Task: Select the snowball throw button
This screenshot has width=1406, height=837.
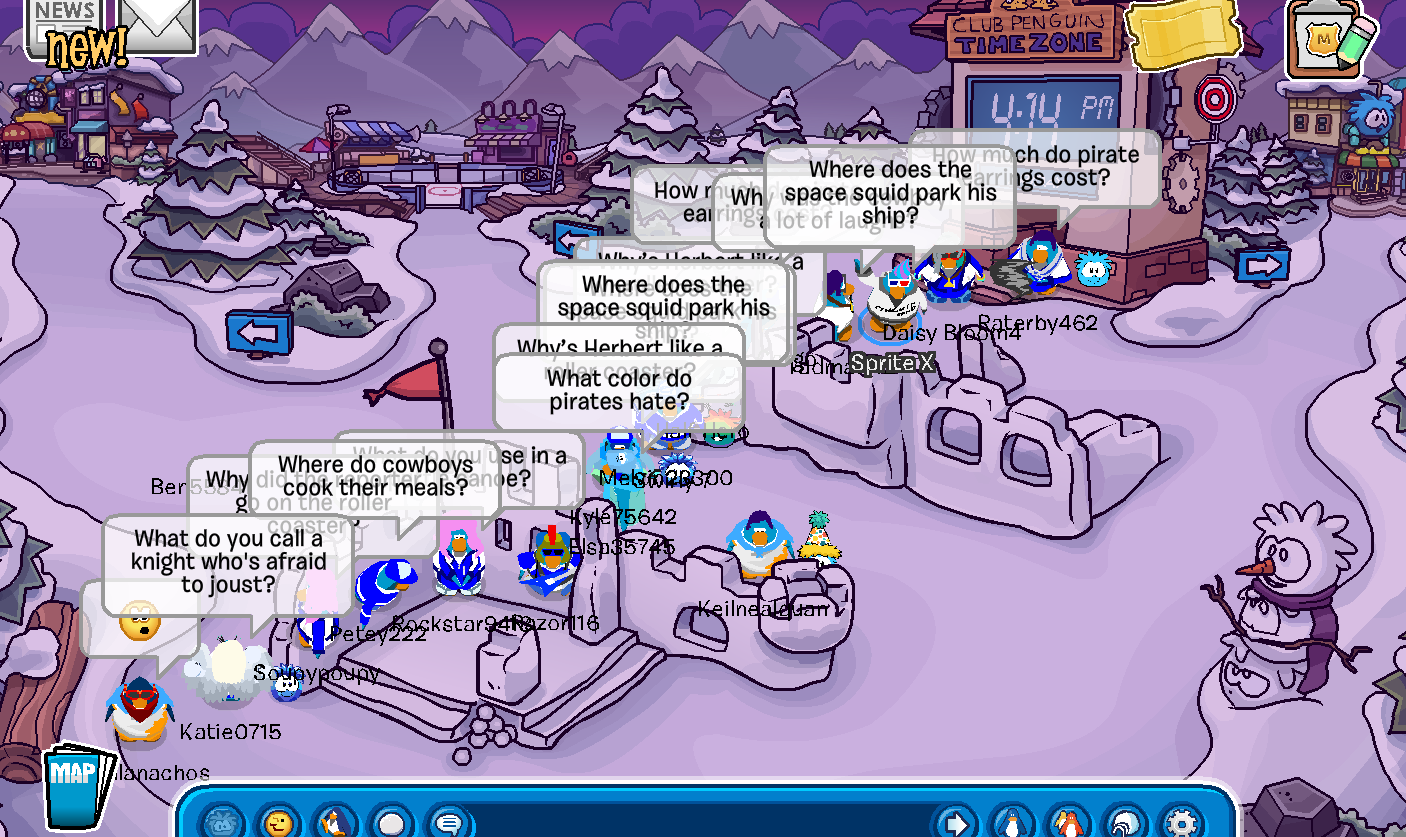Action: (391, 823)
